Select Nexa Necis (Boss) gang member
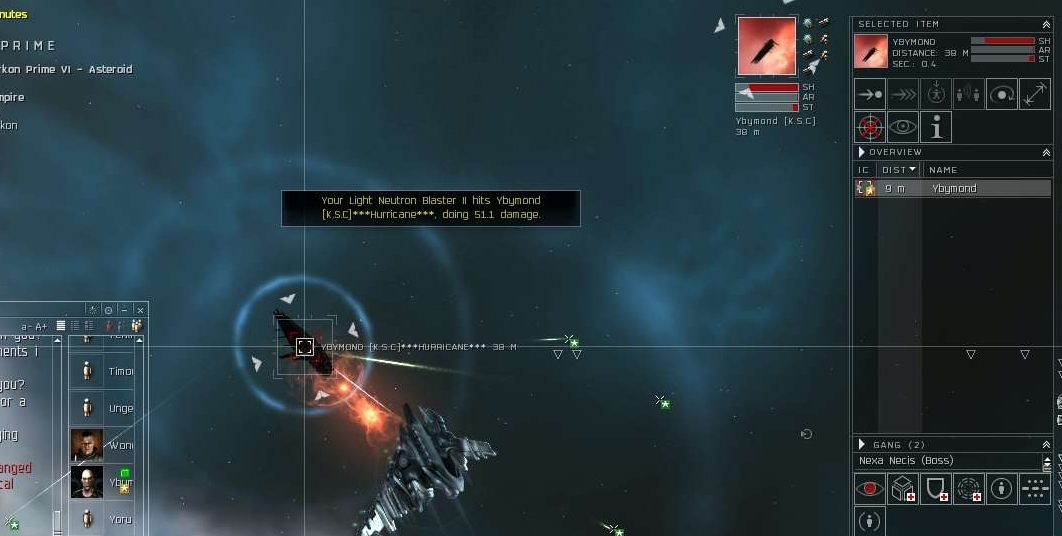Screen dimensions: 1062x536 pos(906,461)
